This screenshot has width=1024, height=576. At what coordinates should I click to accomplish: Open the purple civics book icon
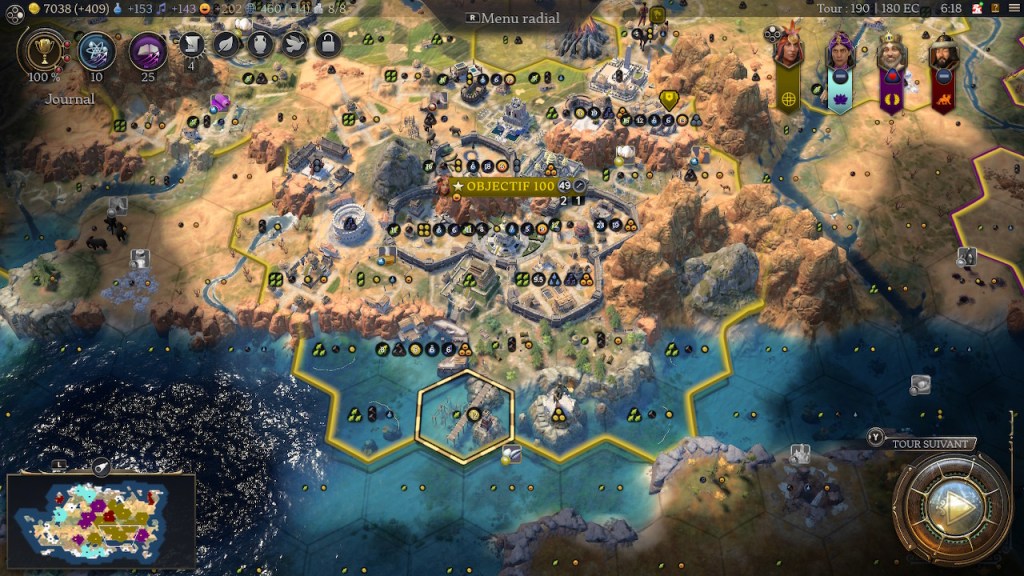point(148,49)
